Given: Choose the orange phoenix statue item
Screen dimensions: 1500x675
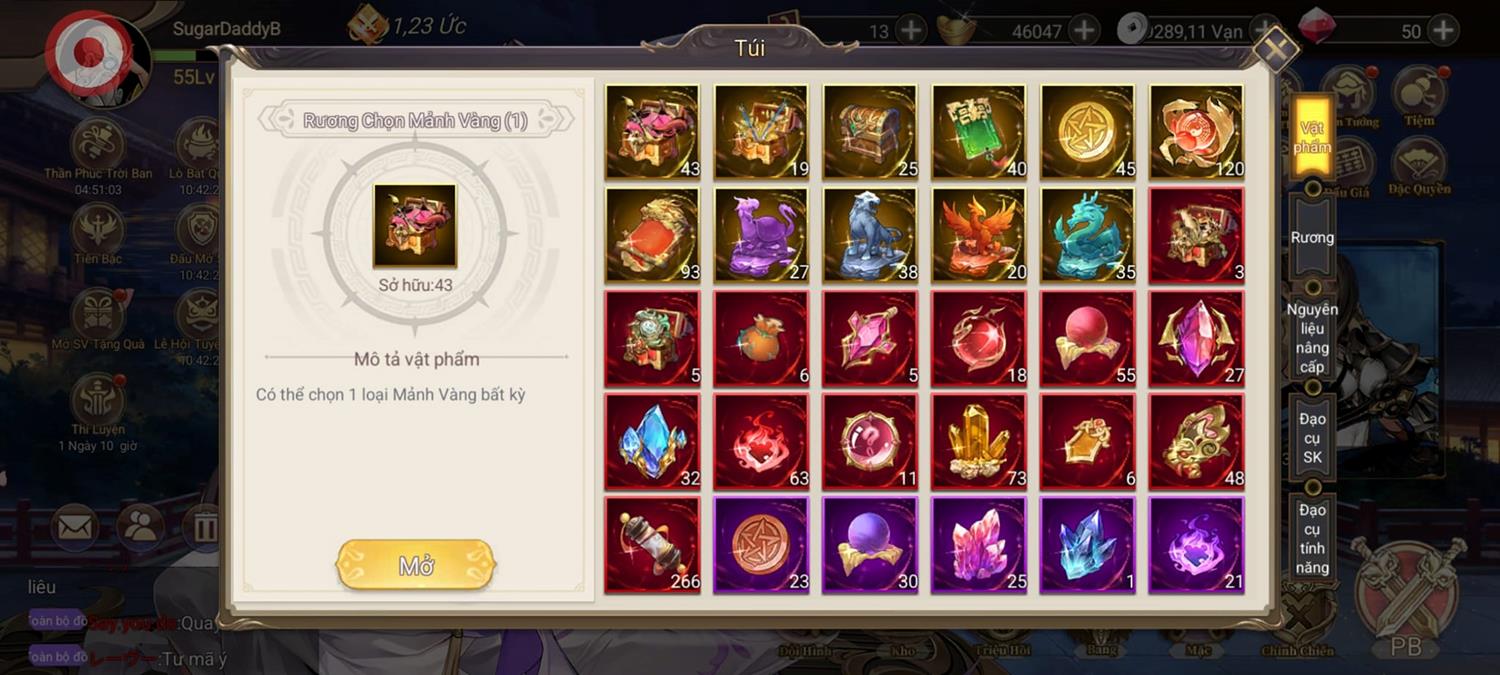Looking at the screenshot, I should coord(979,235).
